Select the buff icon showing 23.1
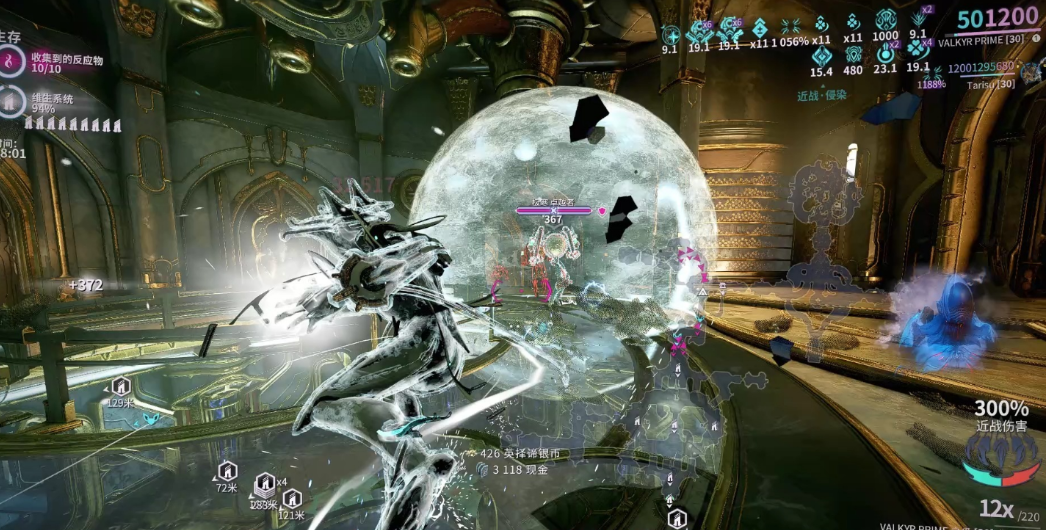 885,55
